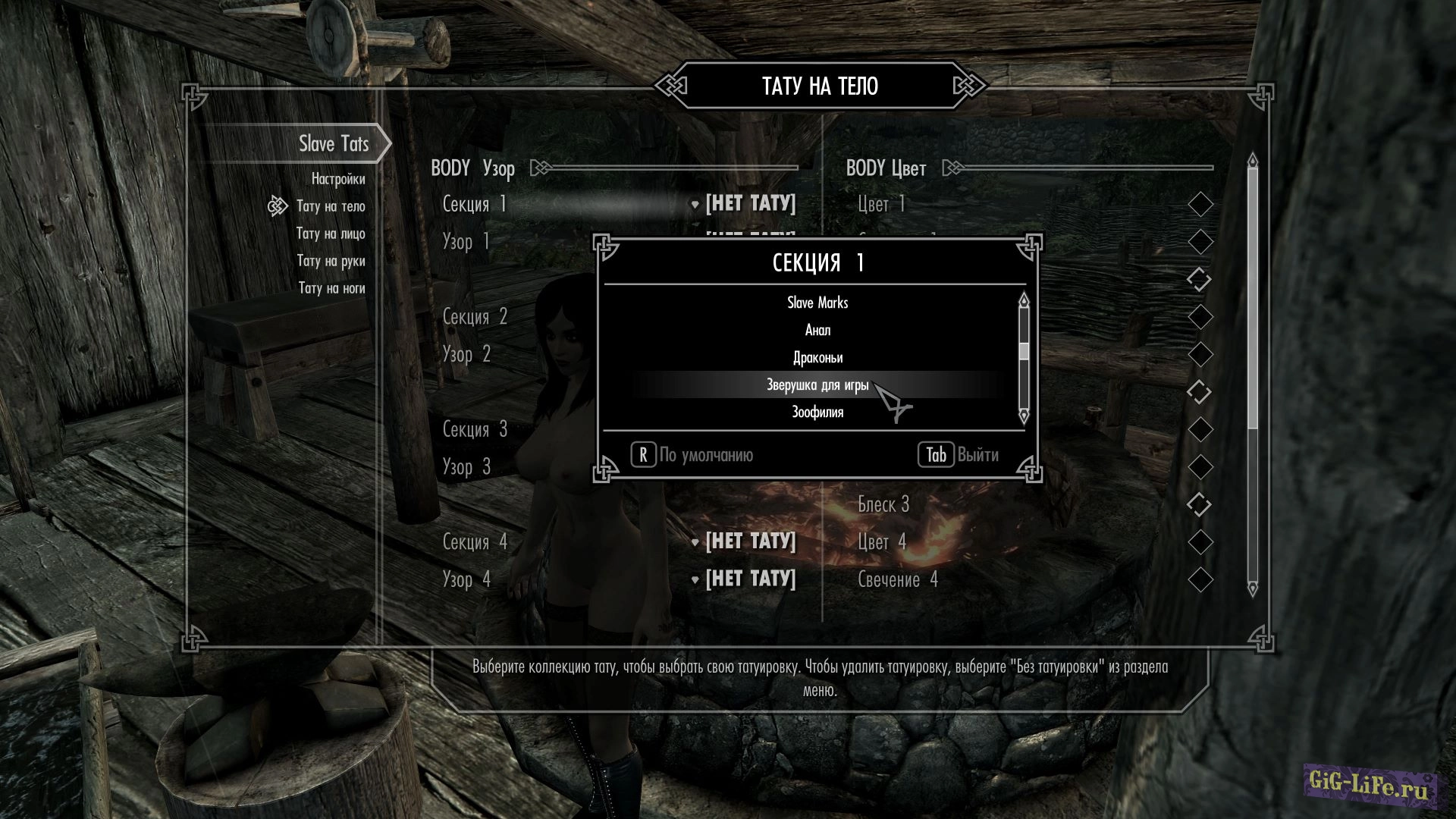Open the Узор 4 dropdown
Viewport: 1456px width, 819px height.
(750, 579)
